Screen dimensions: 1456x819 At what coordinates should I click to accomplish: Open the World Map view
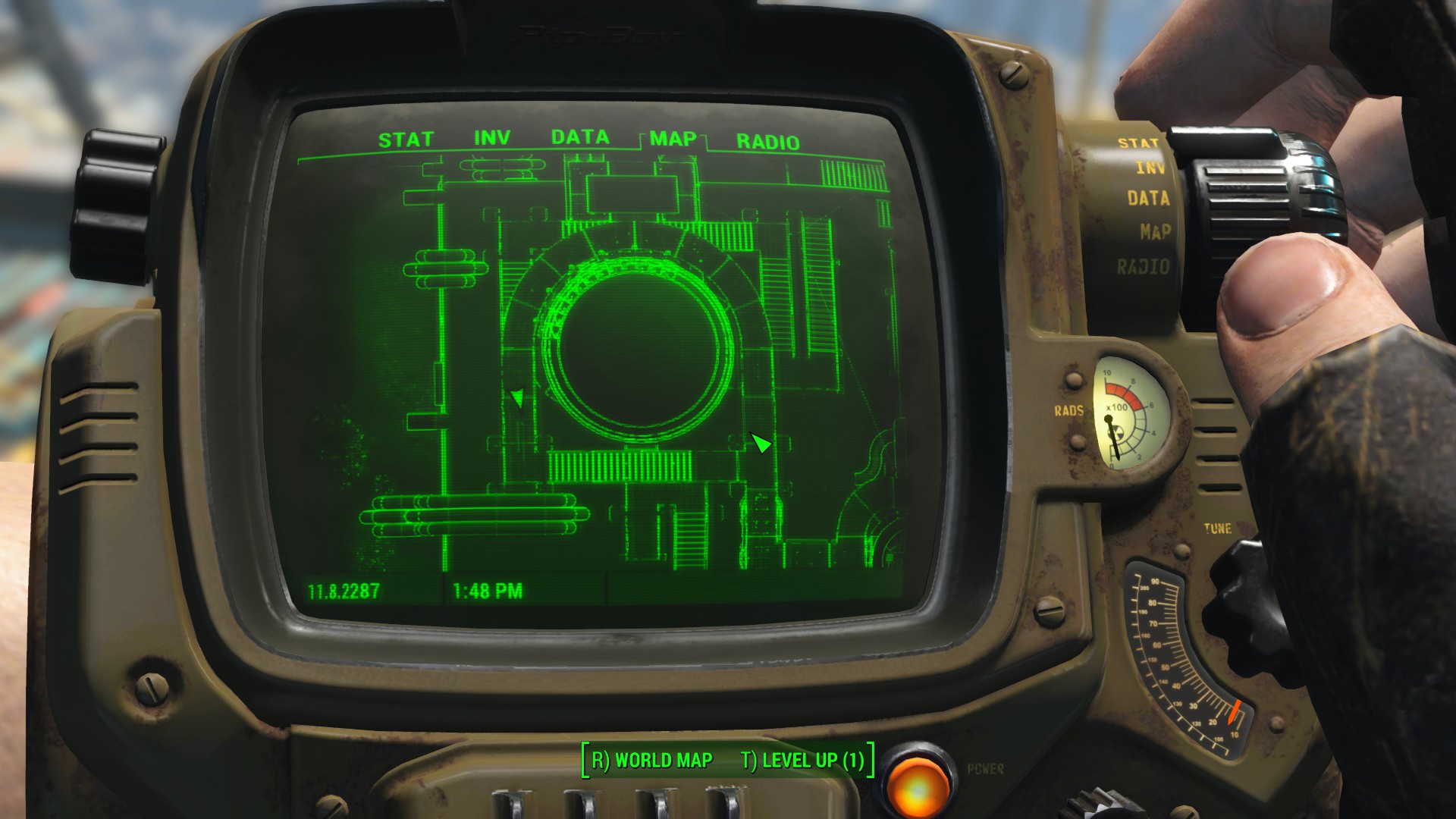click(x=652, y=760)
